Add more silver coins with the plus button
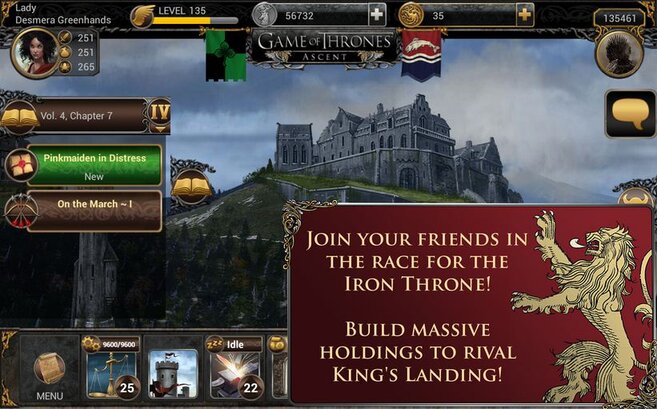The height and width of the screenshot is (409, 657). pos(376,14)
